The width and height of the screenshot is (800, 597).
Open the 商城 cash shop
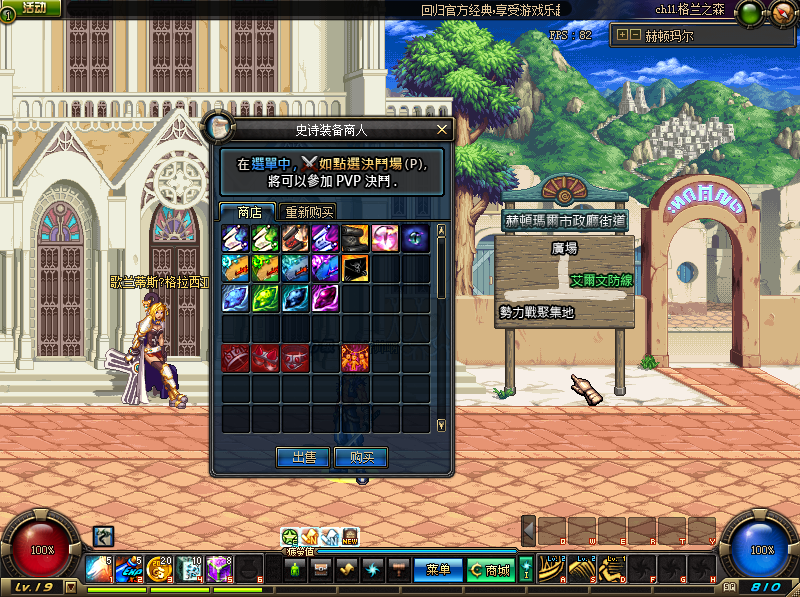[490, 570]
